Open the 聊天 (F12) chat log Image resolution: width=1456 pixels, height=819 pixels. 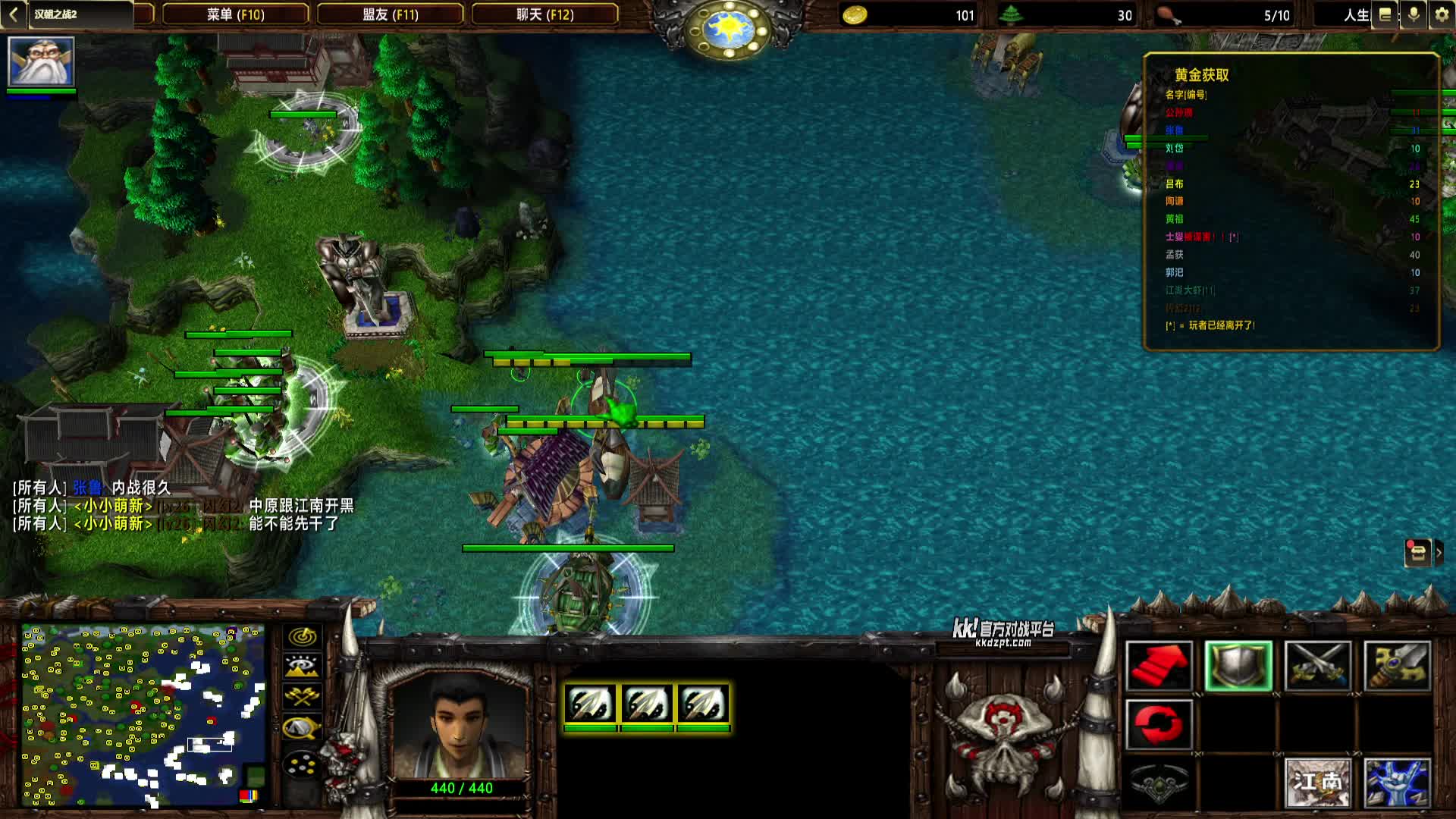(544, 14)
